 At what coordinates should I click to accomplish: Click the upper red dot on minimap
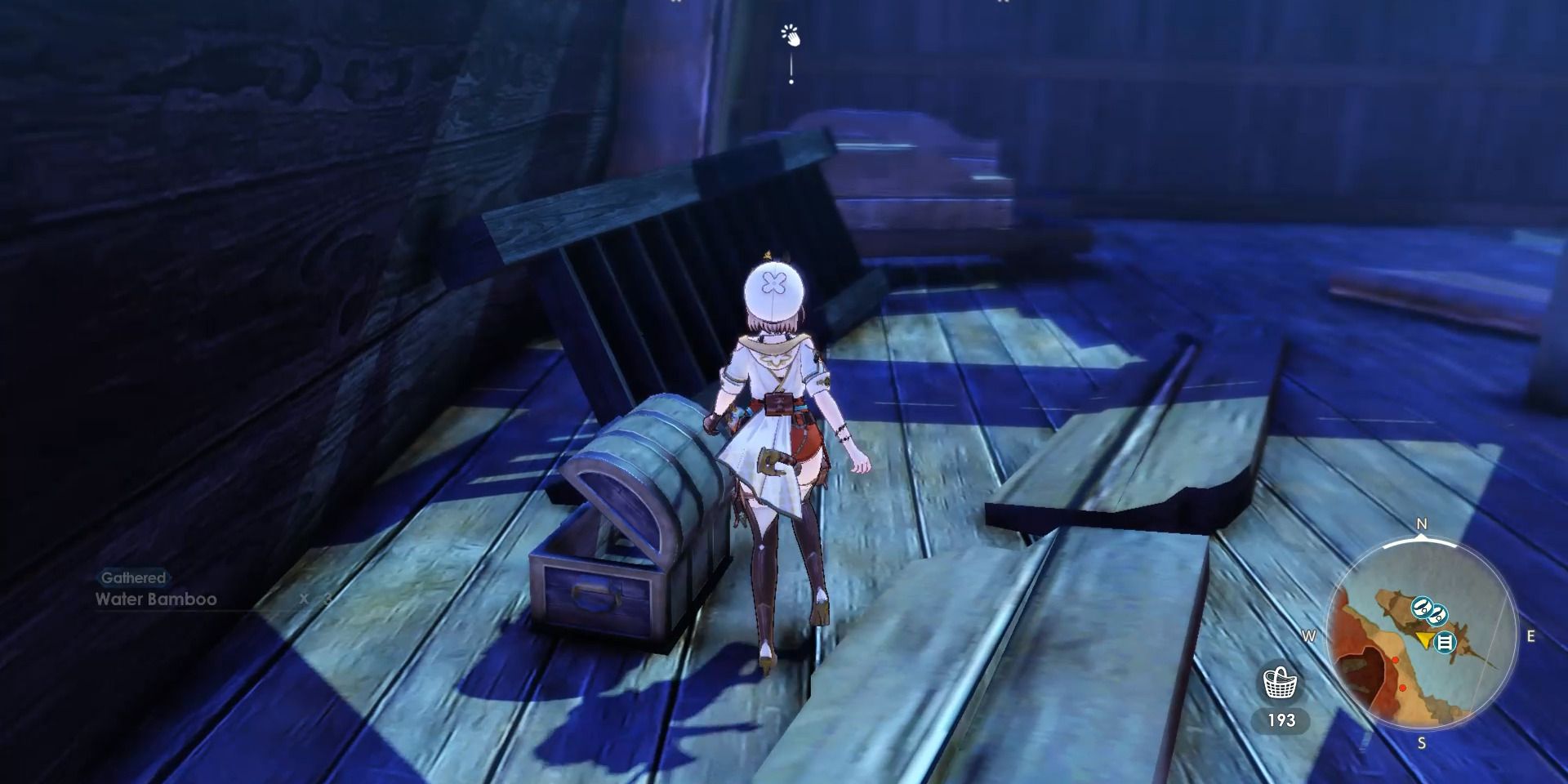coord(1396,659)
